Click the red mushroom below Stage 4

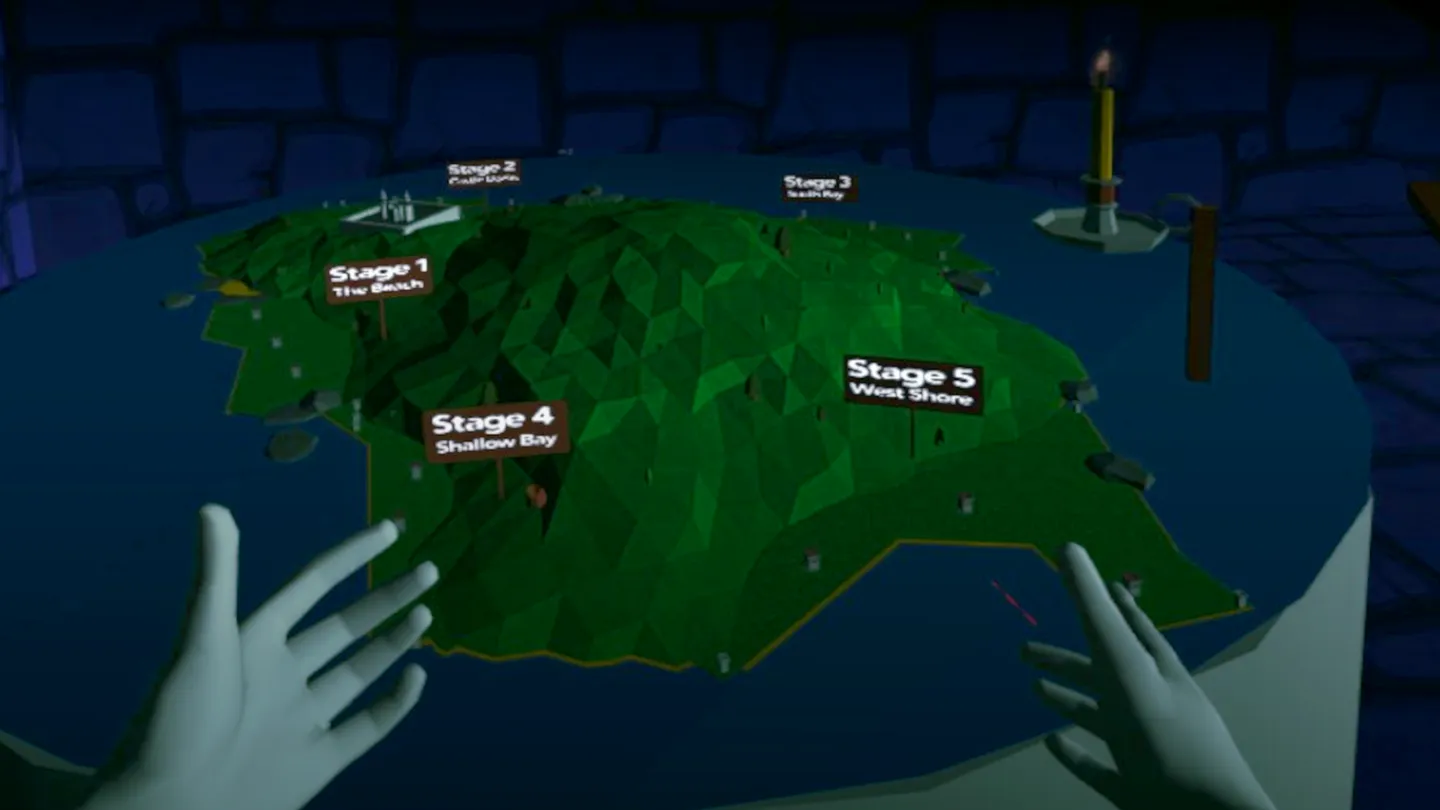[x=537, y=497]
